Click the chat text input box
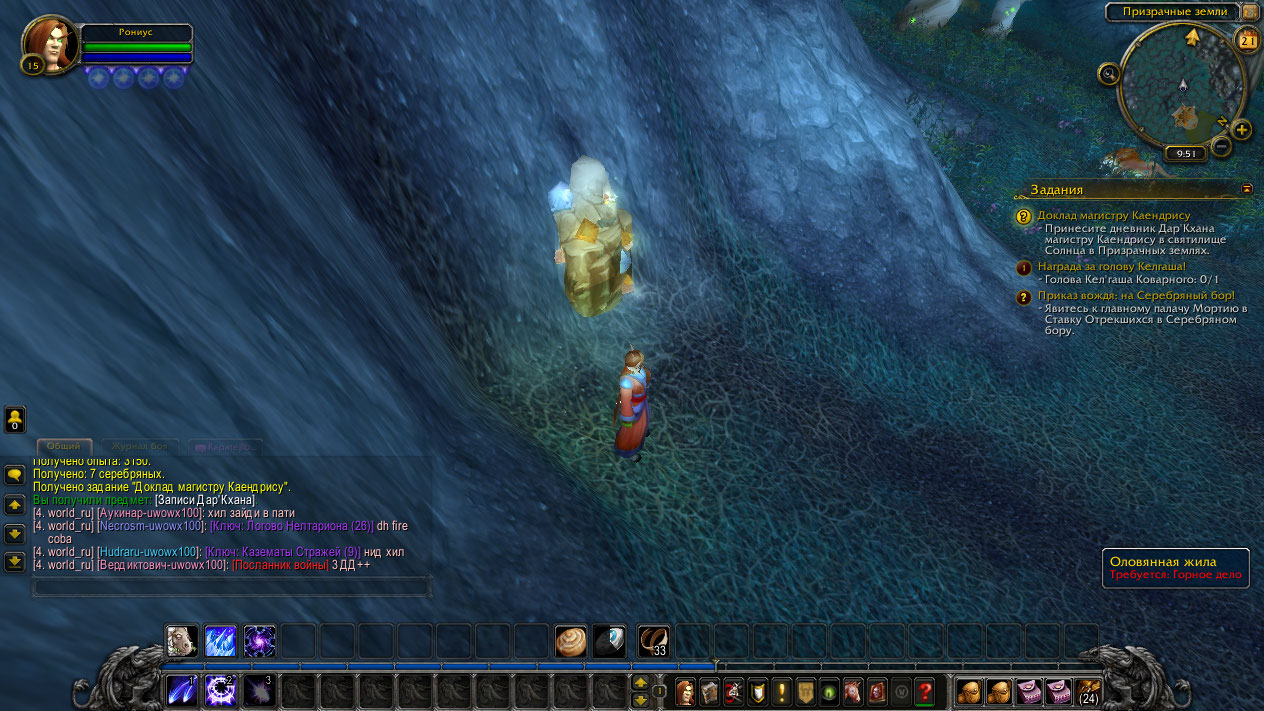 coord(232,587)
